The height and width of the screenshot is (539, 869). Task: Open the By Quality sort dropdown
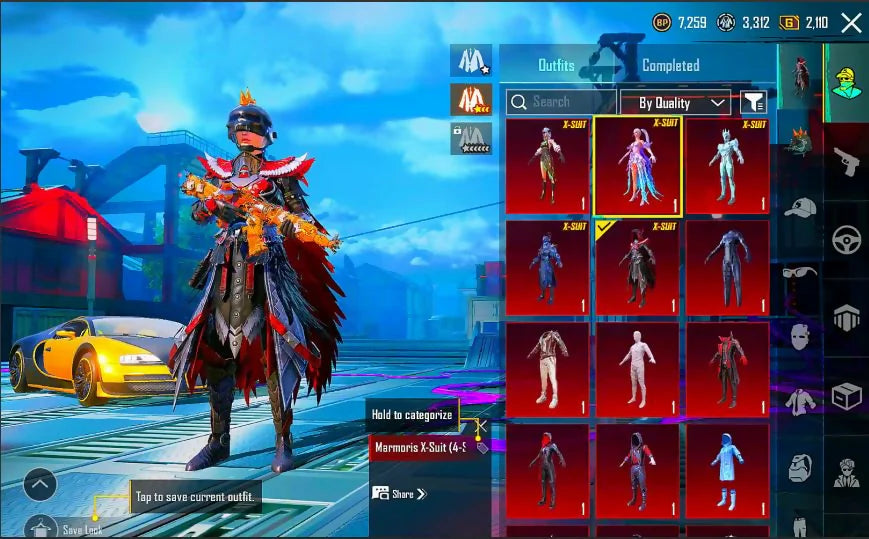pyautogui.click(x=676, y=102)
